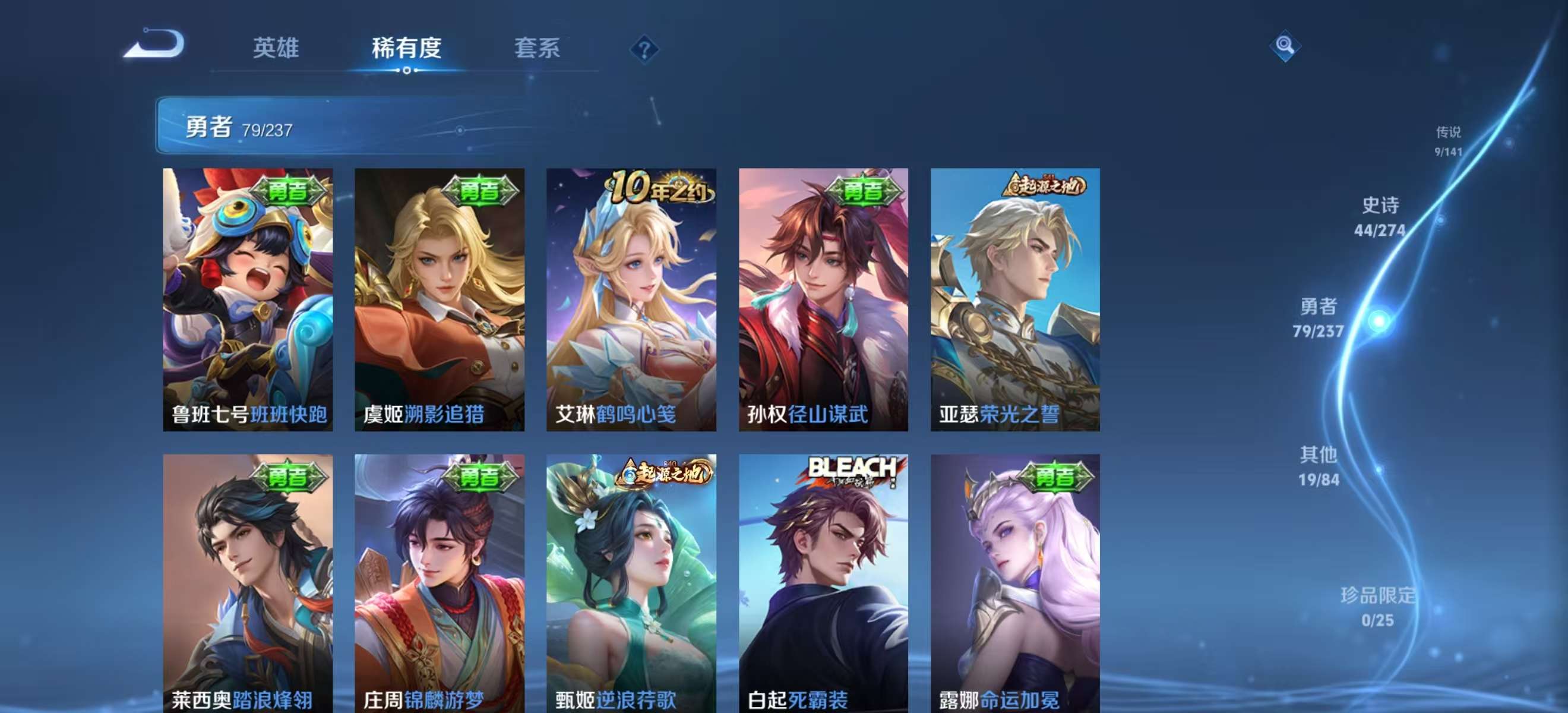Switch to the 套系 tab
1568x713 pixels.
(x=539, y=49)
